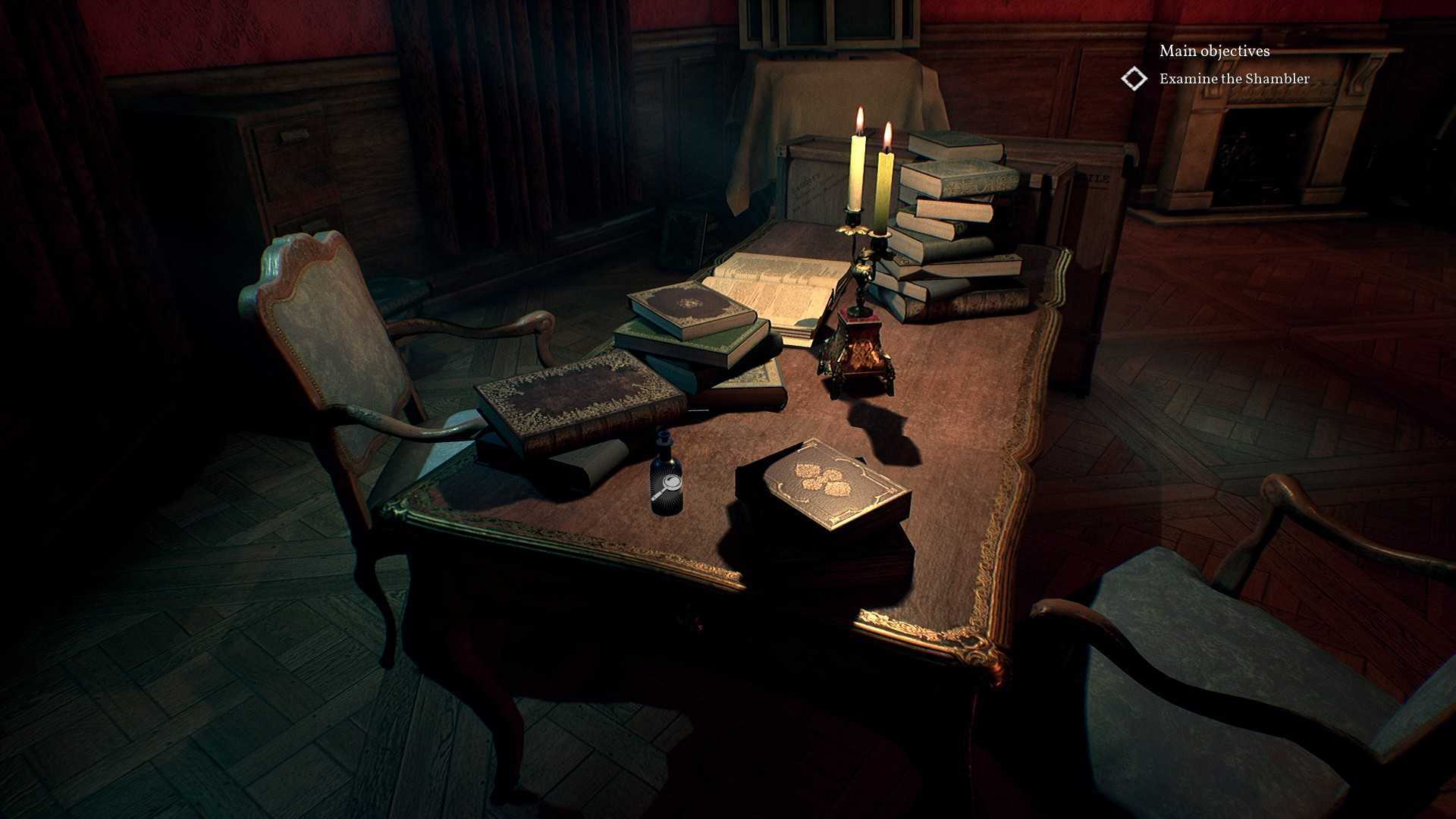1456x819 pixels.
Task: Select the 'Examine the Shambler' objective
Action: (1234, 79)
